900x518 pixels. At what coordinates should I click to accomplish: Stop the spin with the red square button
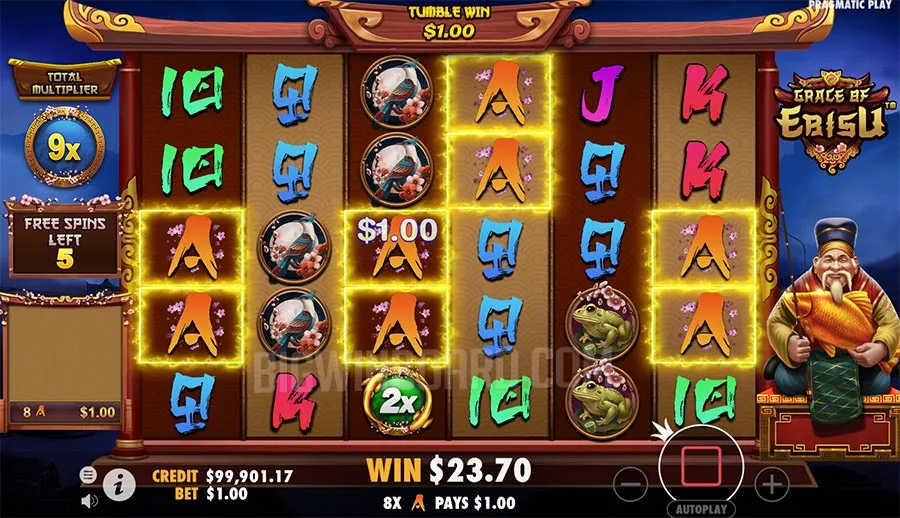pos(700,467)
